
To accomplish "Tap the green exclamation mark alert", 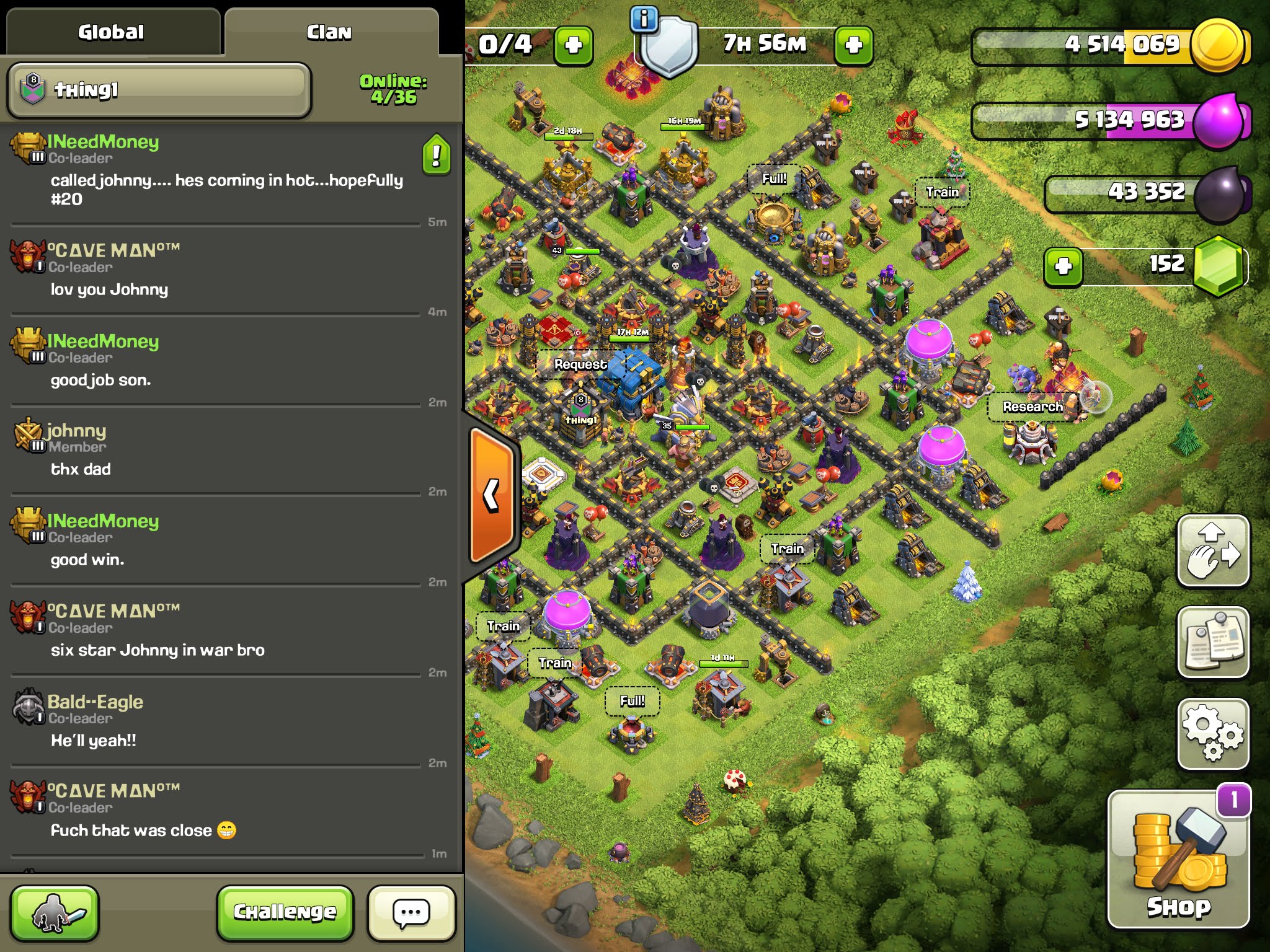I will click(x=437, y=154).
